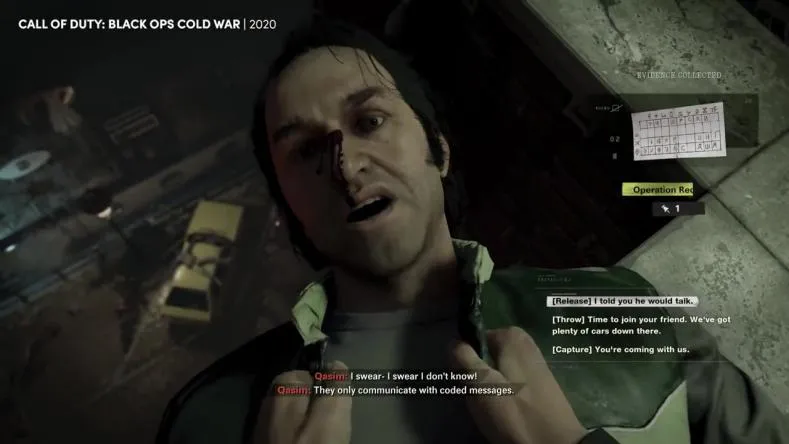Open the collected evidence puzzle thumbnail
The width and height of the screenshot is (789, 444).
coord(678,131)
